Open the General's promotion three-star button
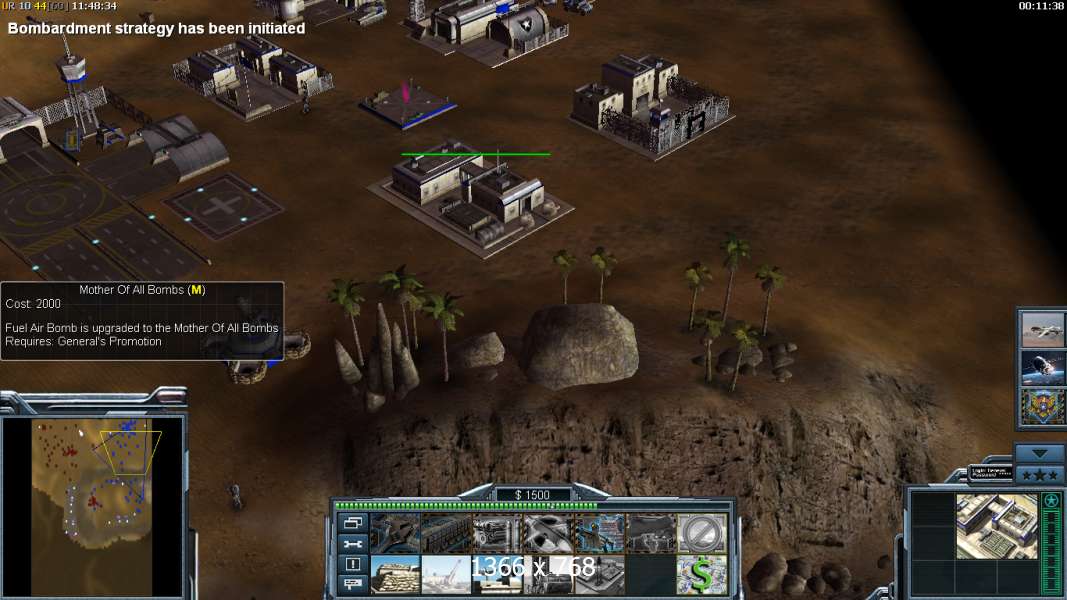The height and width of the screenshot is (600, 1067). 1041,472
